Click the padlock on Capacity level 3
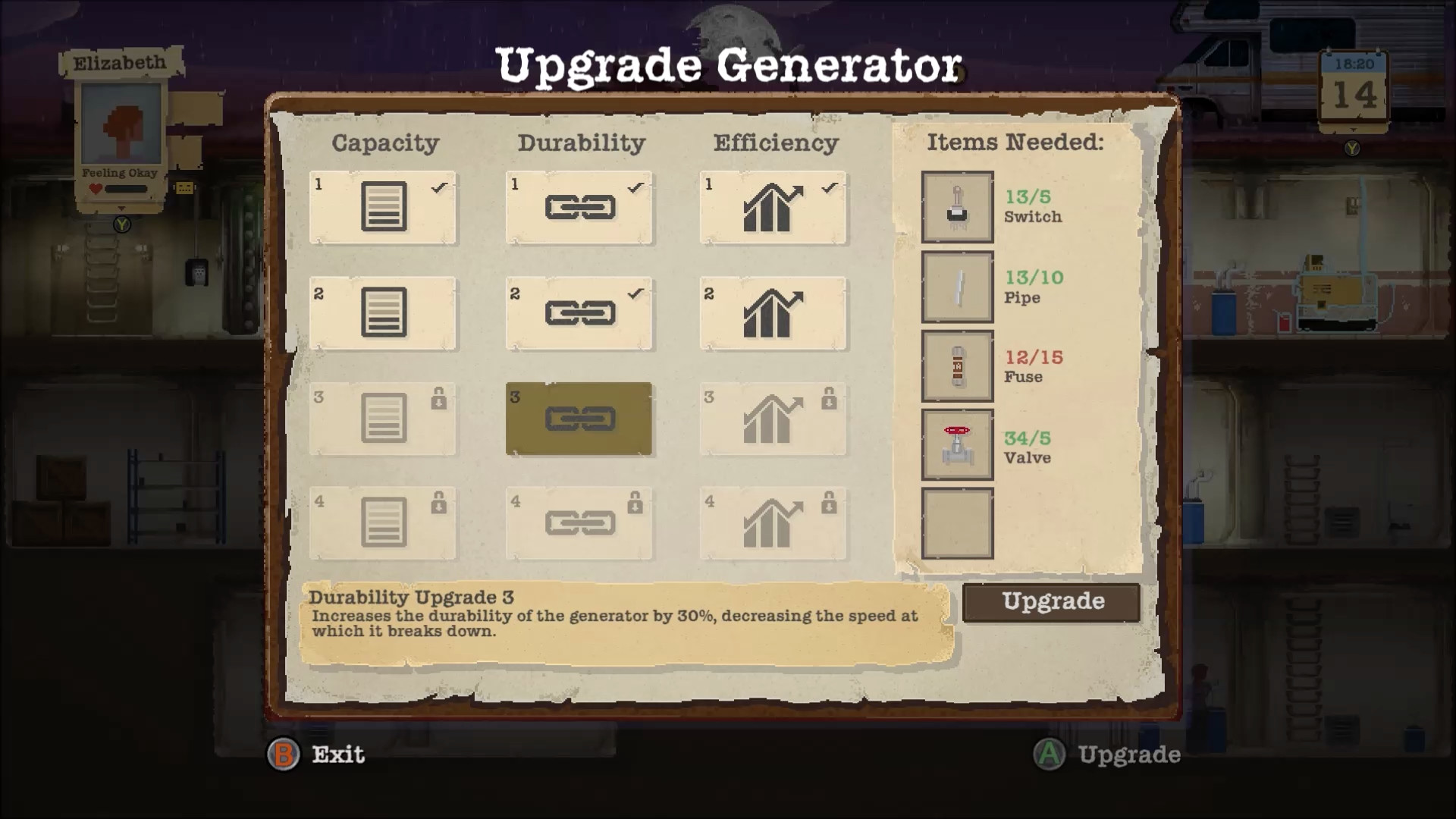This screenshot has width=1456, height=819. coord(438,399)
